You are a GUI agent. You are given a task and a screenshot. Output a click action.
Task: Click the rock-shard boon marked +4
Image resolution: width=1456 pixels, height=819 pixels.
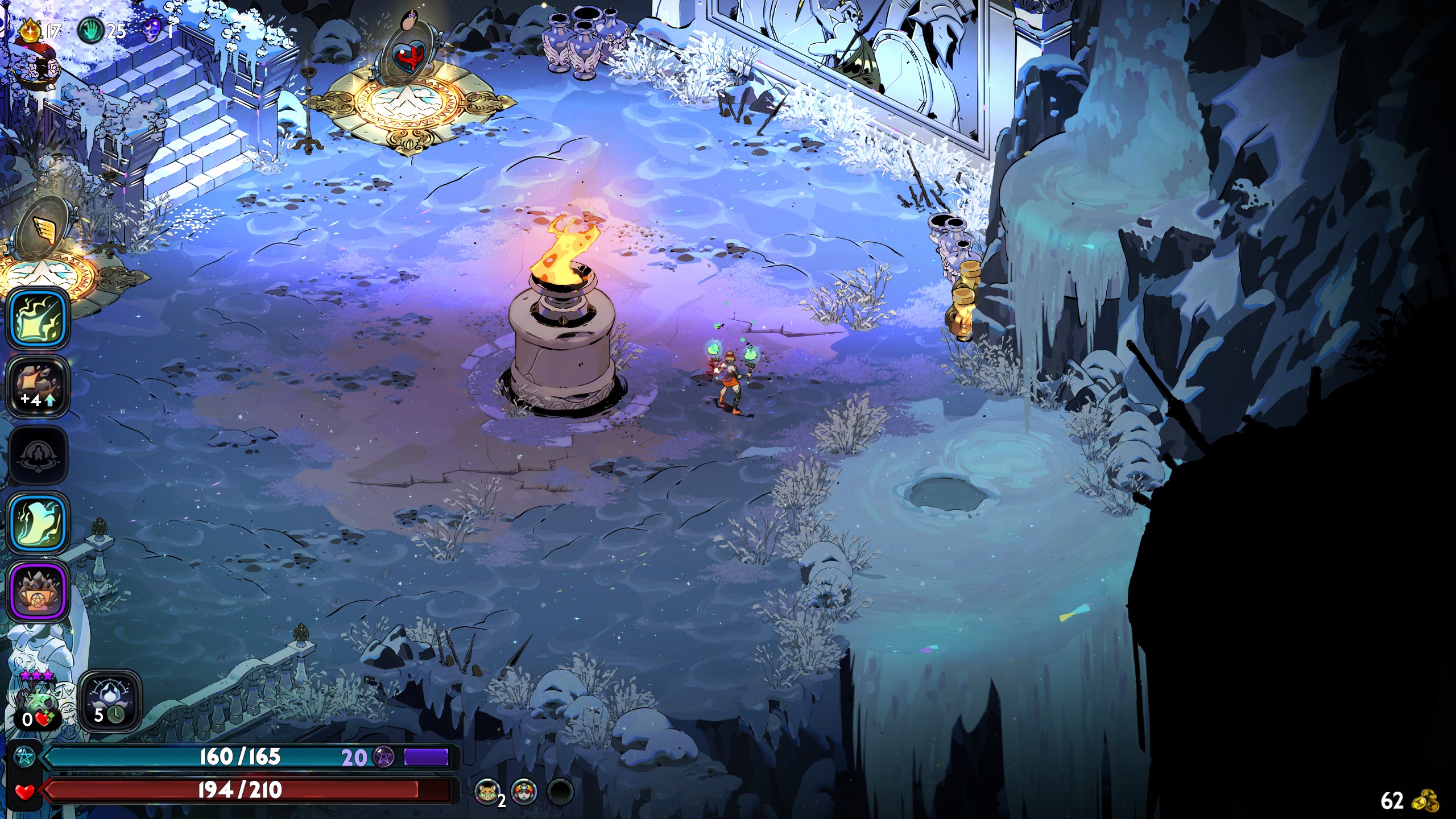click(39, 387)
